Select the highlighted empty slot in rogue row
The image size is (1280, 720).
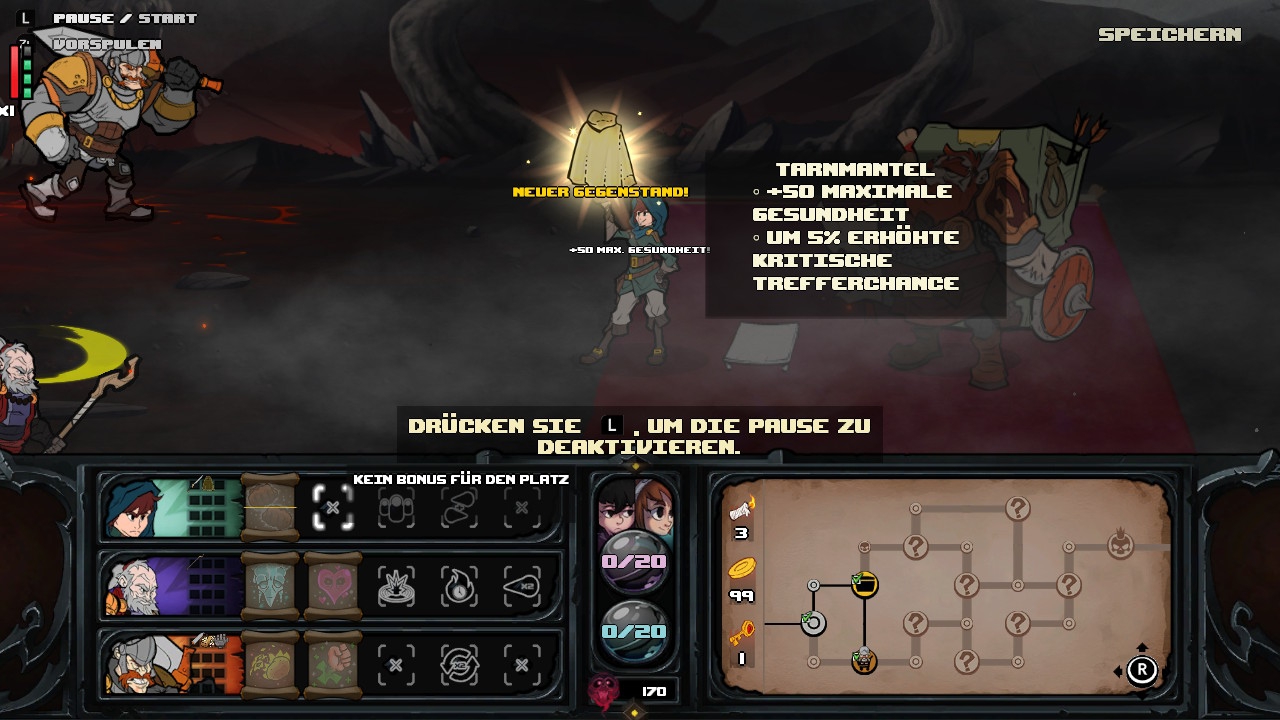coord(333,508)
